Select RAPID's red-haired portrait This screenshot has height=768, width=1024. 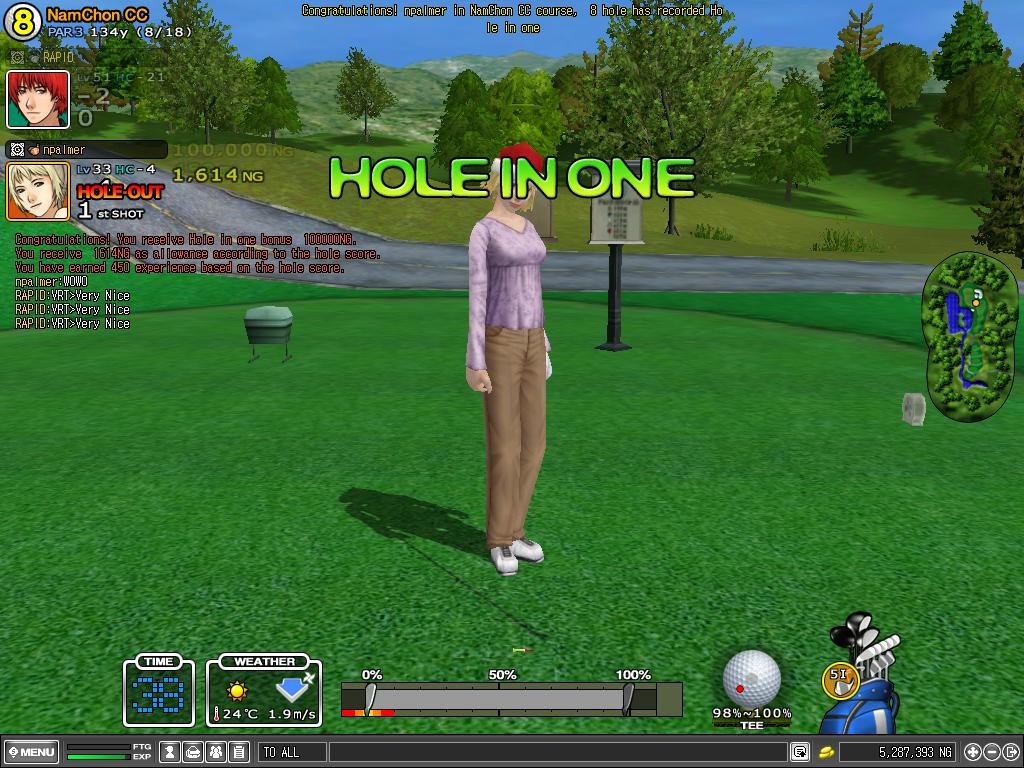(x=38, y=99)
